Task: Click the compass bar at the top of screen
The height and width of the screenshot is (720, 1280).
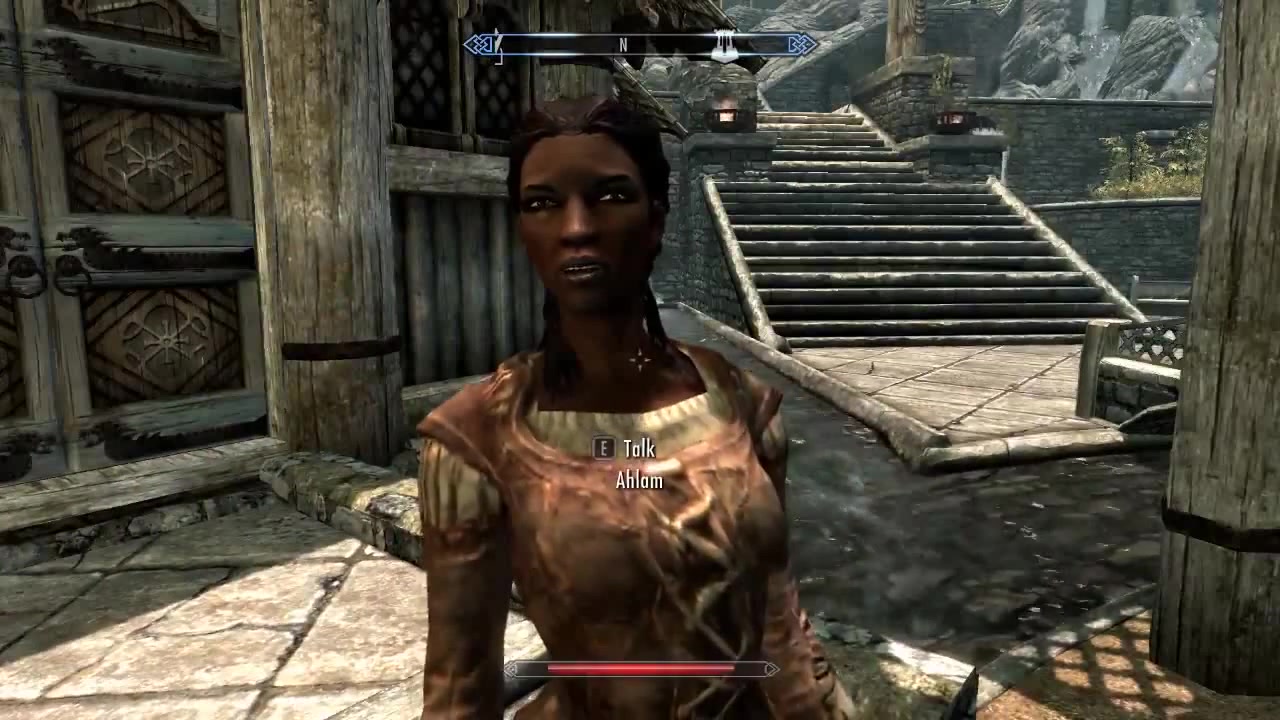Action: (x=640, y=45)
